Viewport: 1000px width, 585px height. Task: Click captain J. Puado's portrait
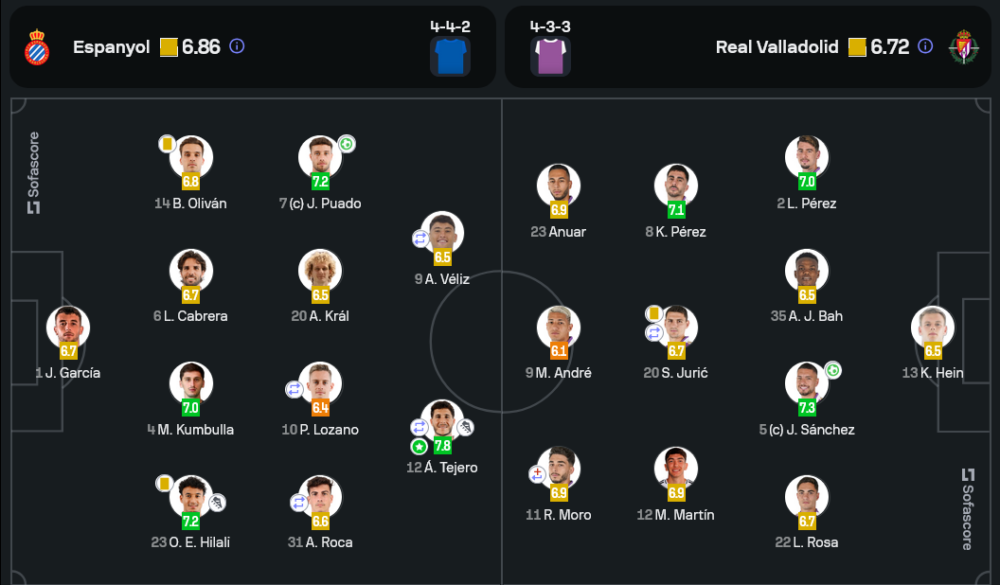click(320, 158)
